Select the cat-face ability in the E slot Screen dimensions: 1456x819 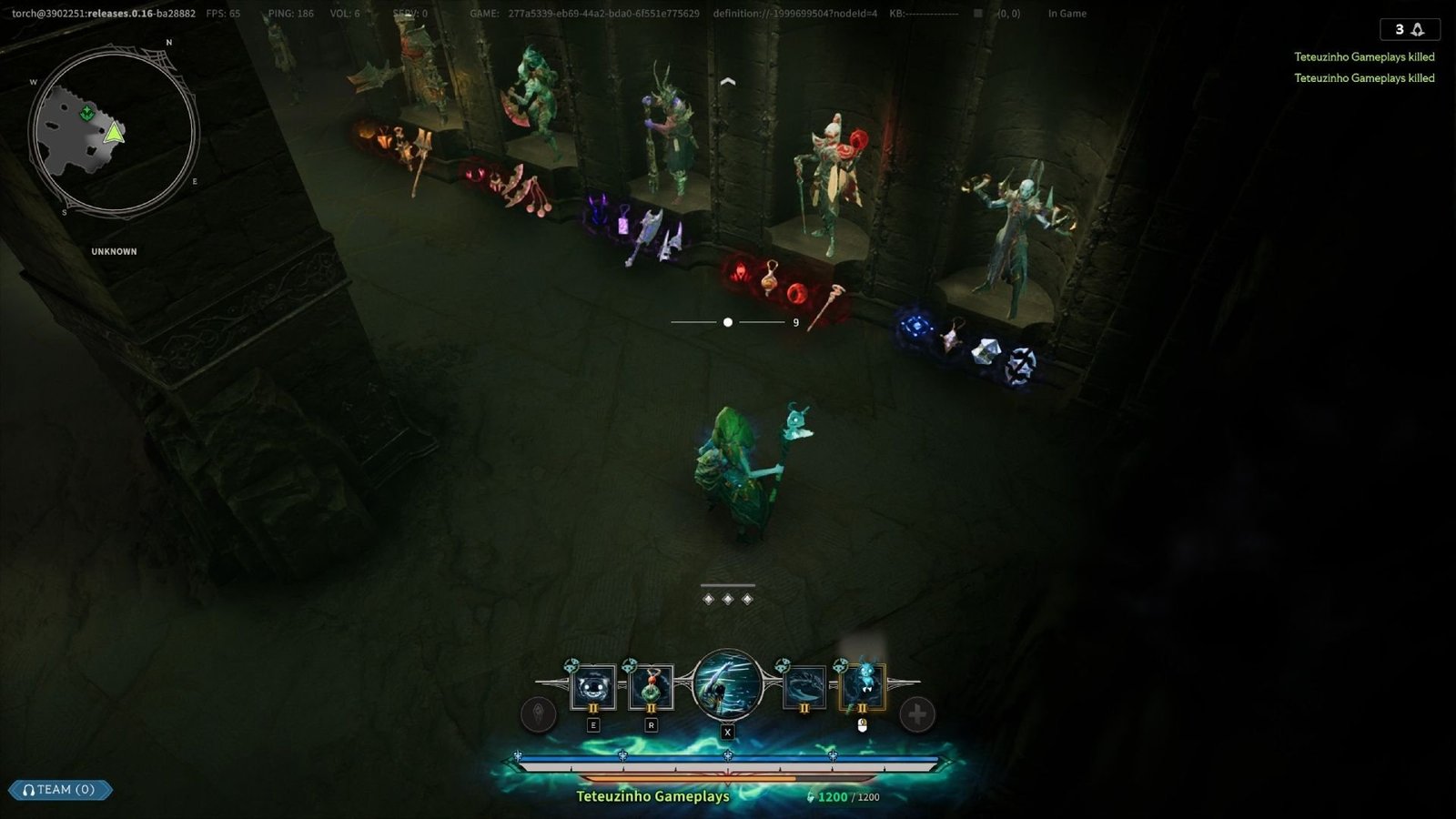click(x=592, y=685)
